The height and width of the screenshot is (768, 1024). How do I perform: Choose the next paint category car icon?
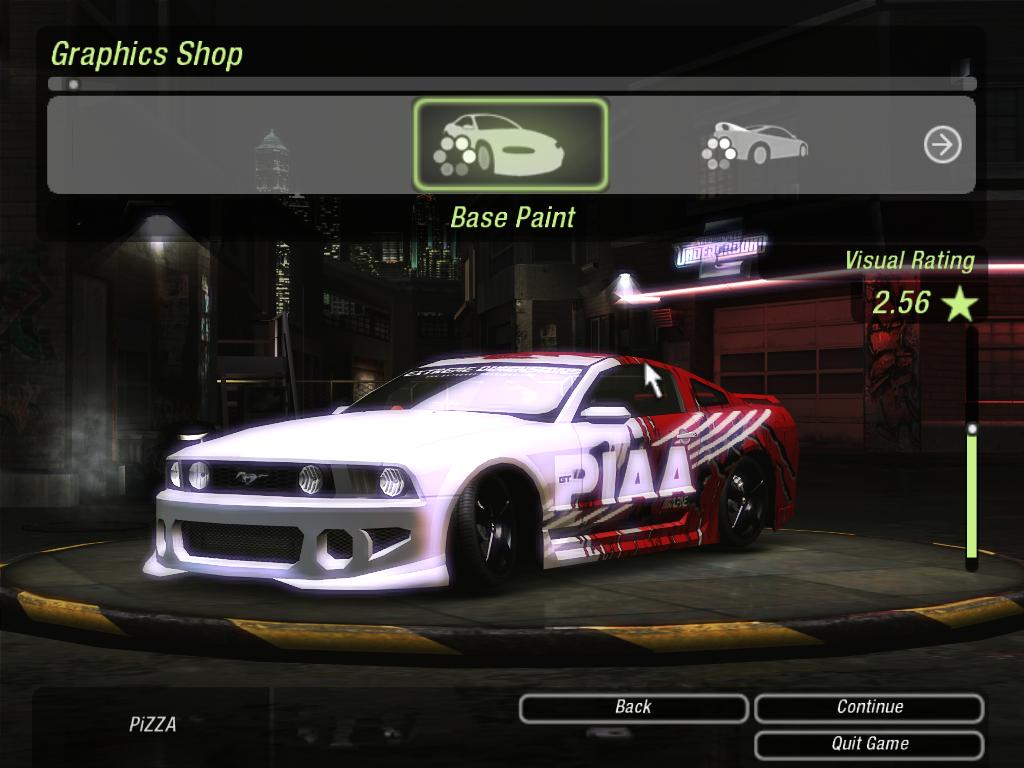[755, 145]
